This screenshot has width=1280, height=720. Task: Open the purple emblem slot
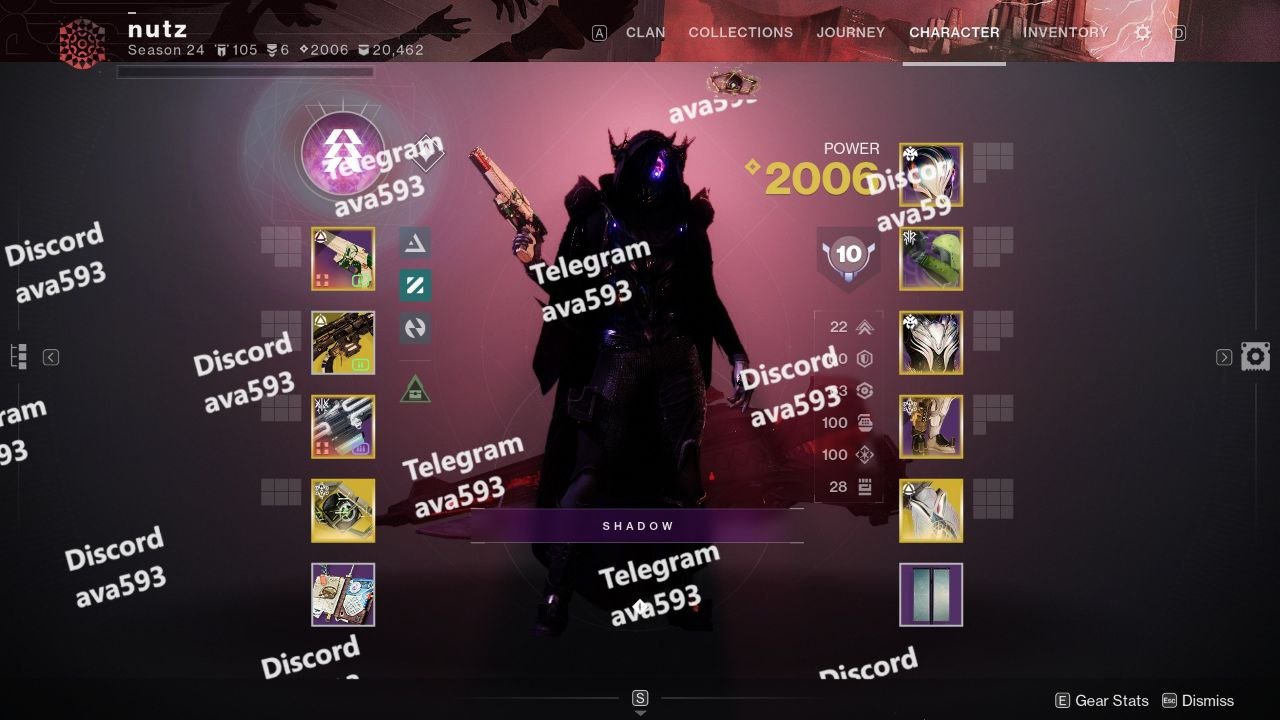pos(343,595)
